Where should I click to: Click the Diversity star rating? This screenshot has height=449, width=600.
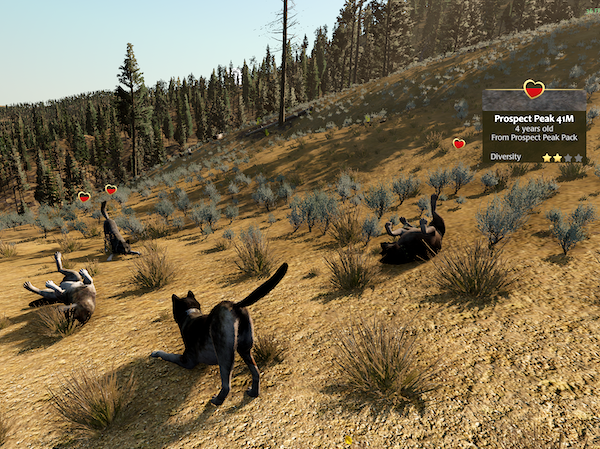pyautogui.click(x=562, y=157)
